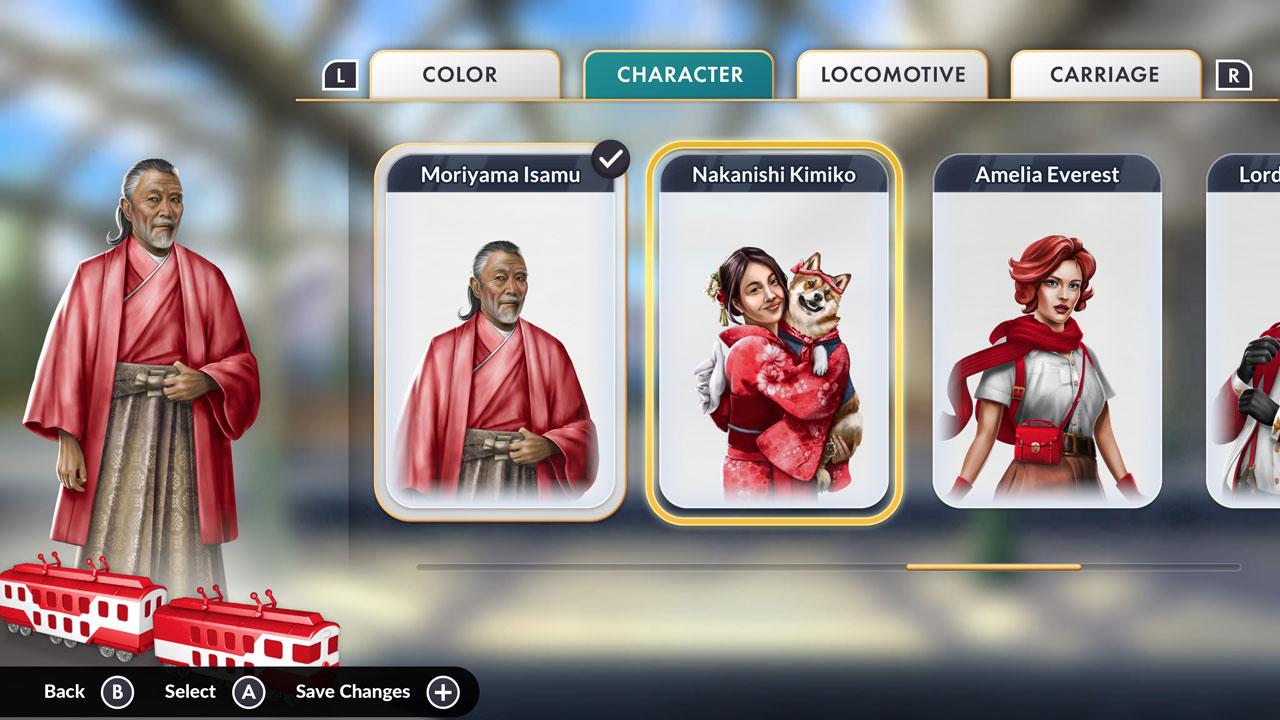The image size is (1280, 720).
Task: Click Select in the bottom bar
Action: click(x=189, y=691)
